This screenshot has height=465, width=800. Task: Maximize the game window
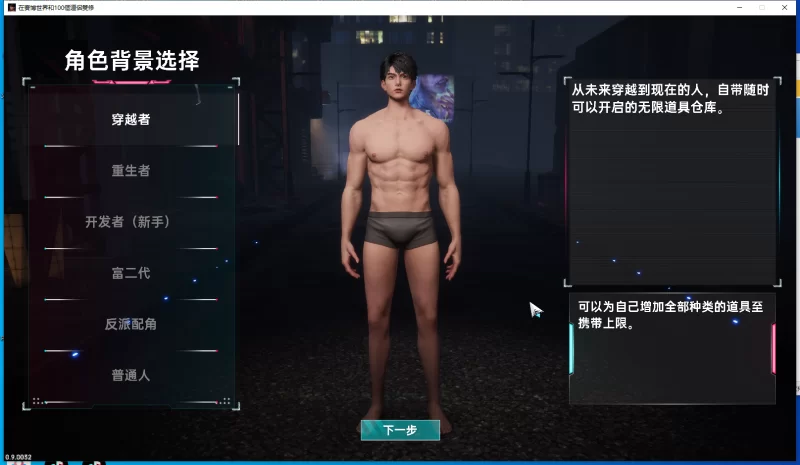coord(762,7)
